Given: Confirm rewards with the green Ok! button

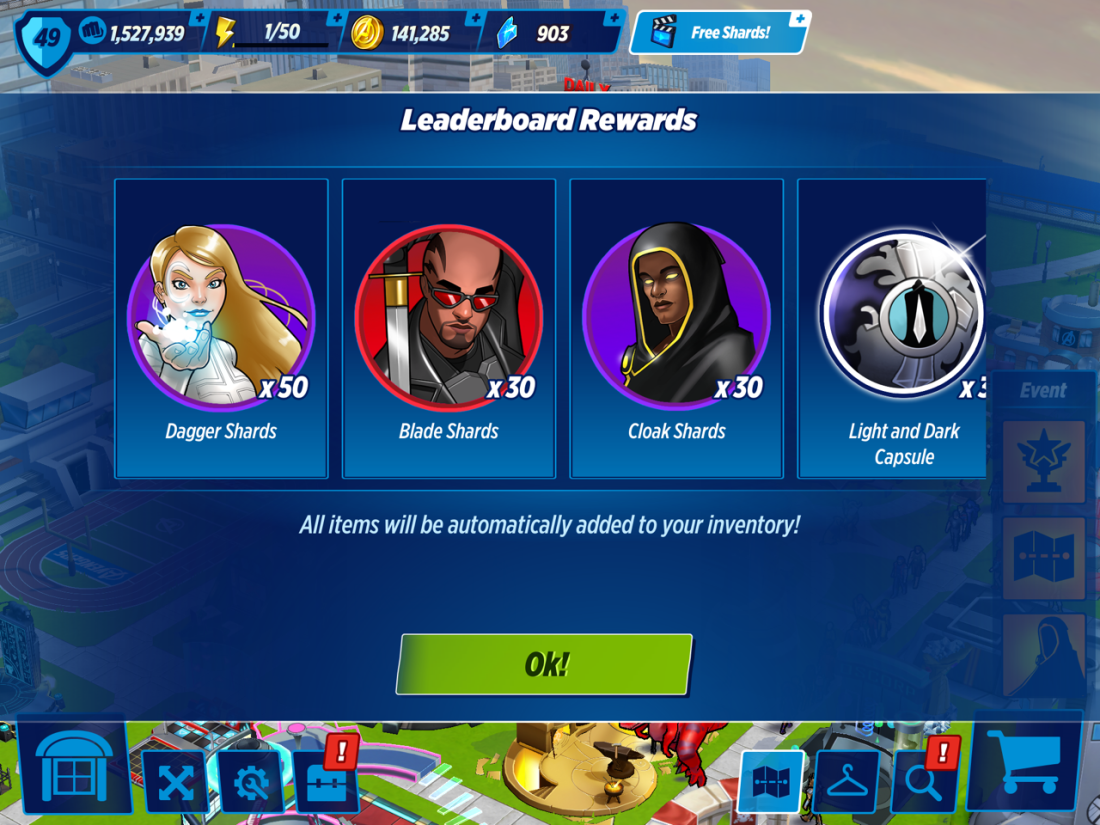Looking at the screenshot, I should point(544,664).
